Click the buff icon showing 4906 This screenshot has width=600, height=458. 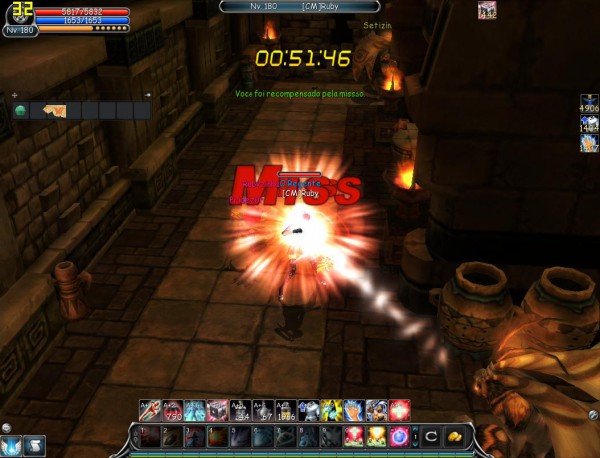(x=588, y=106)
